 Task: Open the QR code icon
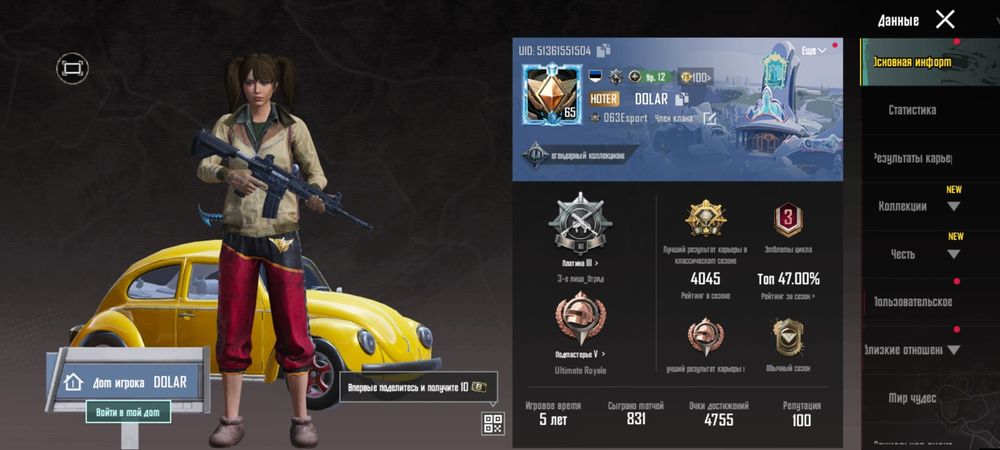click(493, 423)
